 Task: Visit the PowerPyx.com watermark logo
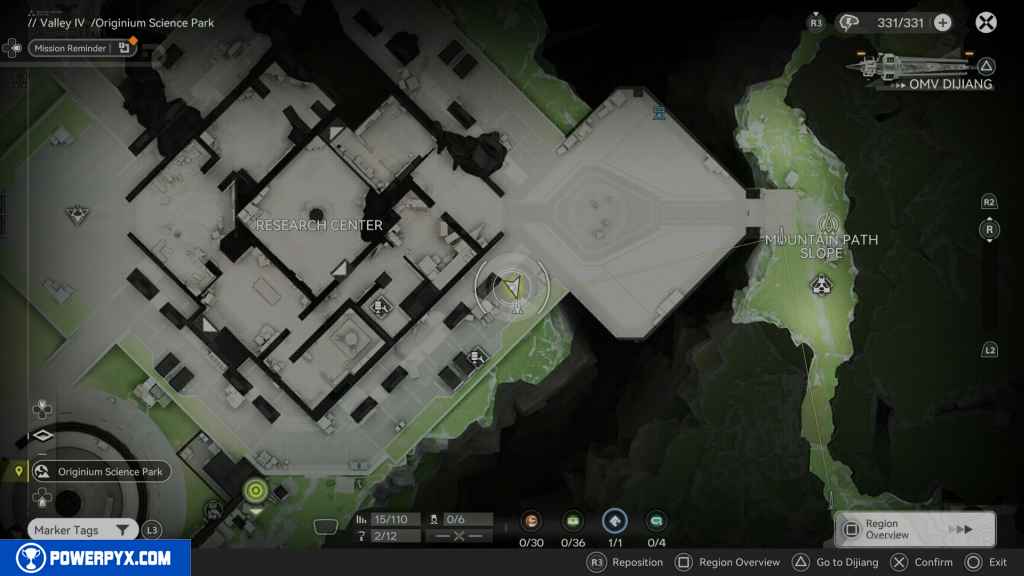(x=95, y=558)
